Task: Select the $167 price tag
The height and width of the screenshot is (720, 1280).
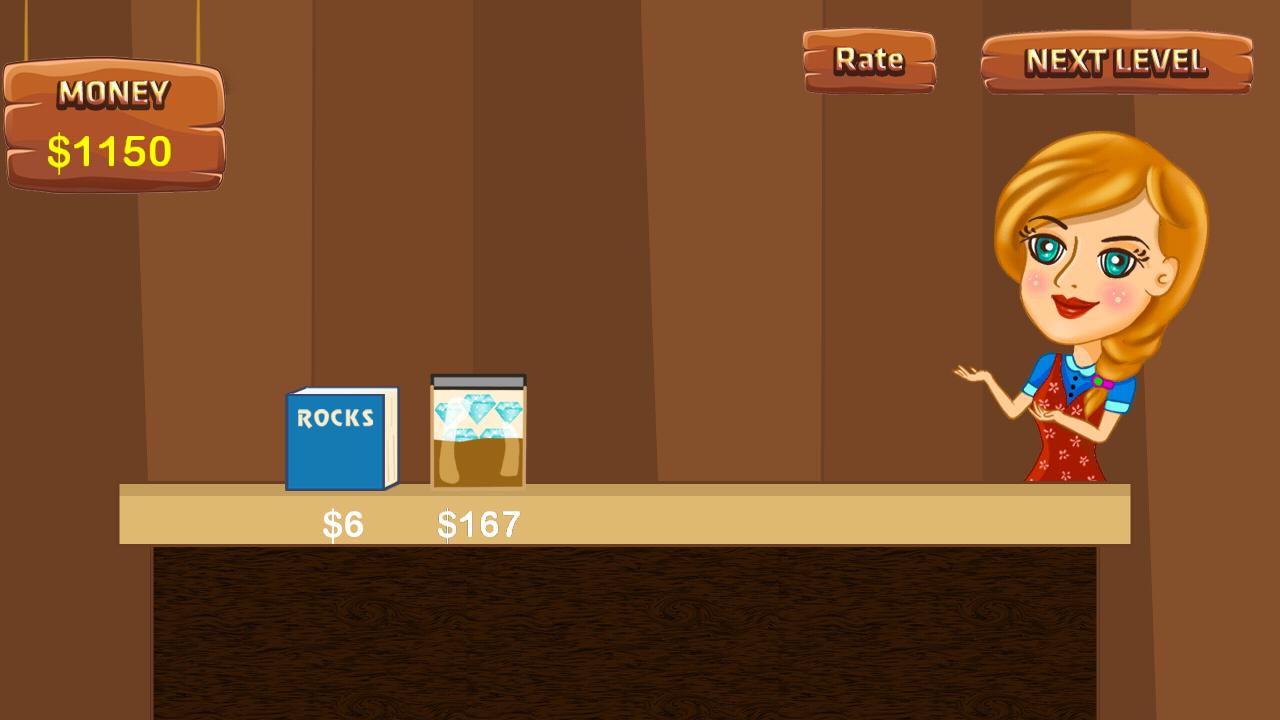Action: pyautogui.click(x=478, y=522)
